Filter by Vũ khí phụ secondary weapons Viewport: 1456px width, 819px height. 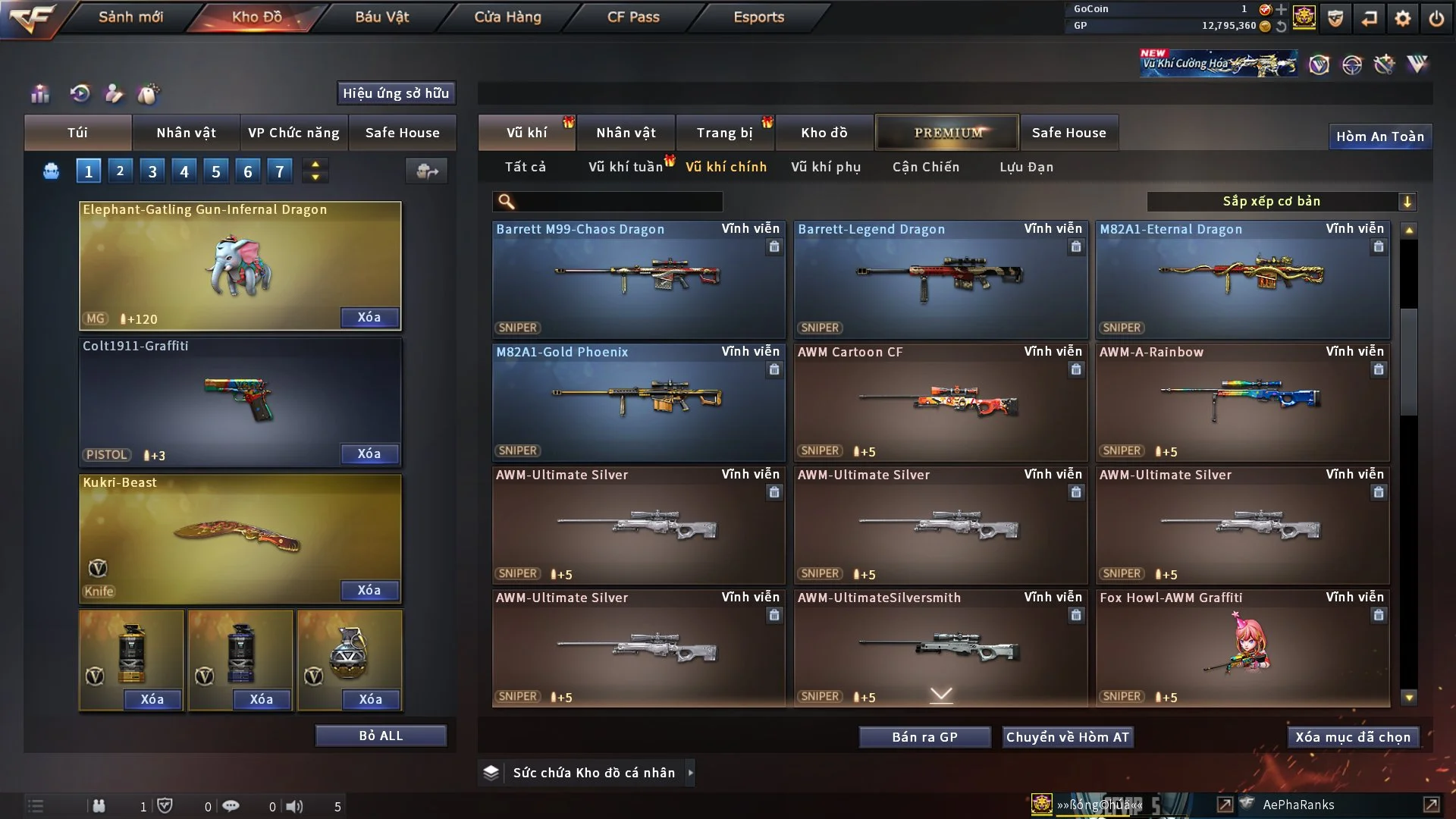pyautogui.click(x=826, y=167)
